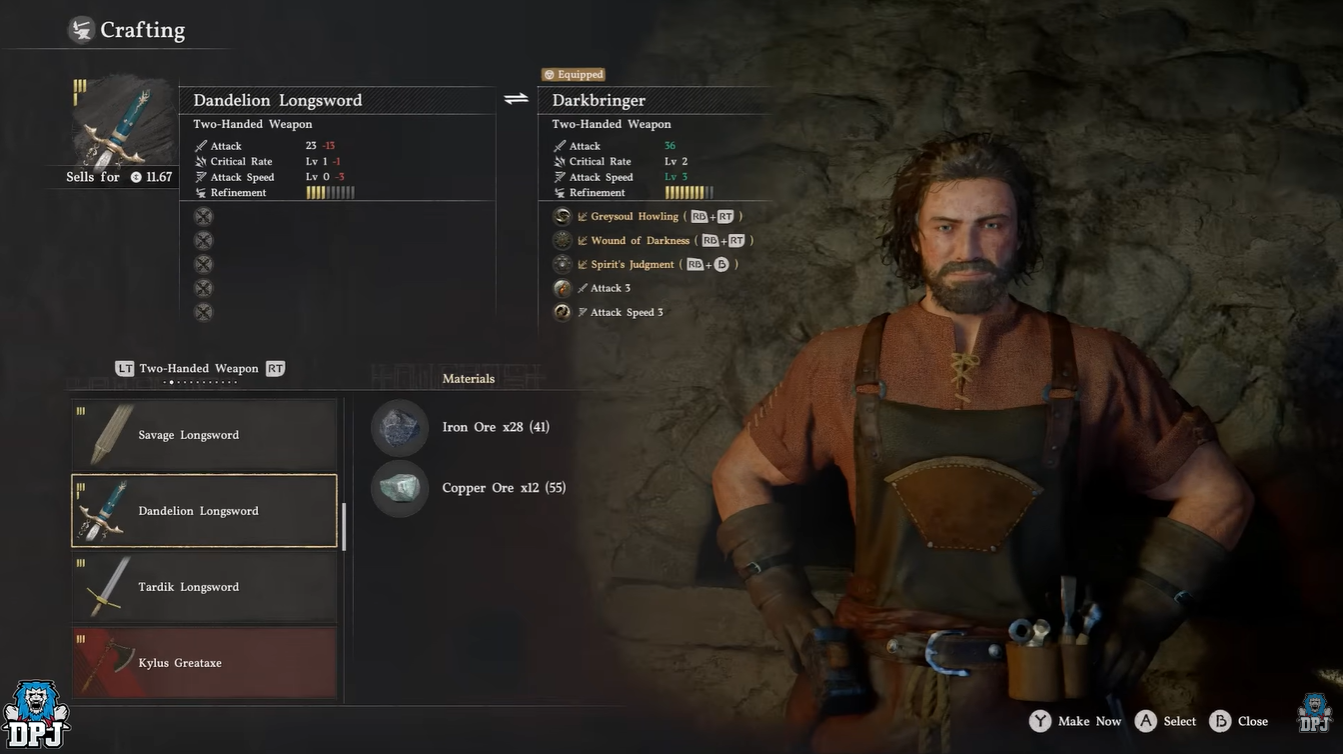Open the Two-Handed Weapon category selector
This screenshot has width=1343, height=754.
point(199,369)
